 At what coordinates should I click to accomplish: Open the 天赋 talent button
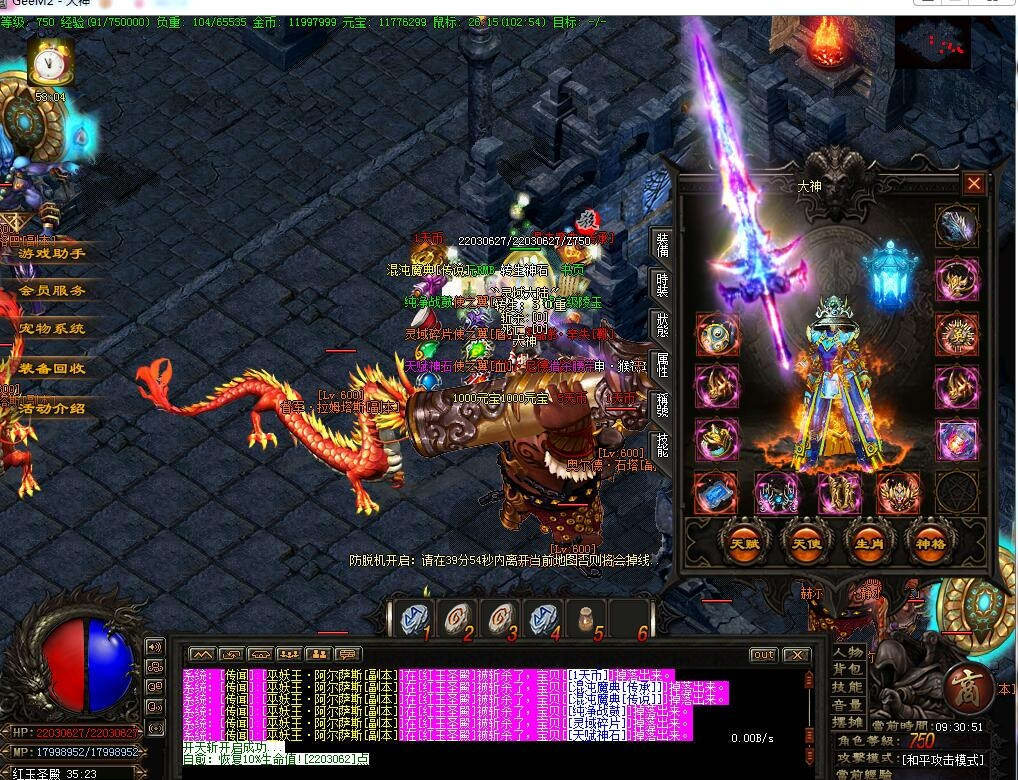click(x=743, y=542)
